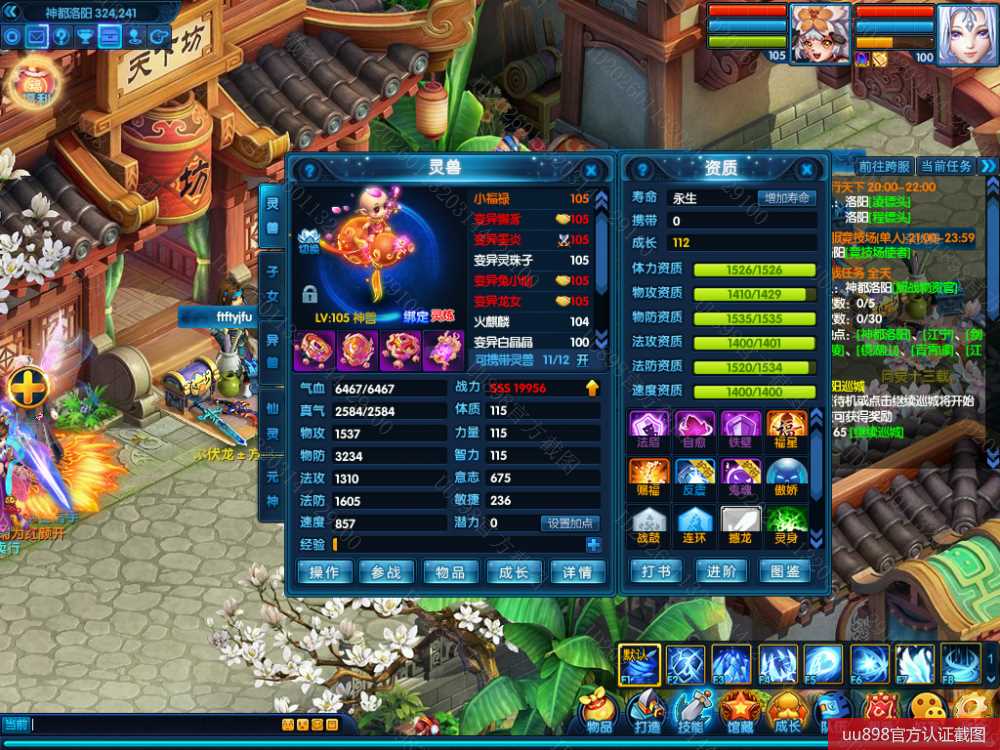
Task: Open the 技能 skills menu icon
Action: 690,711
